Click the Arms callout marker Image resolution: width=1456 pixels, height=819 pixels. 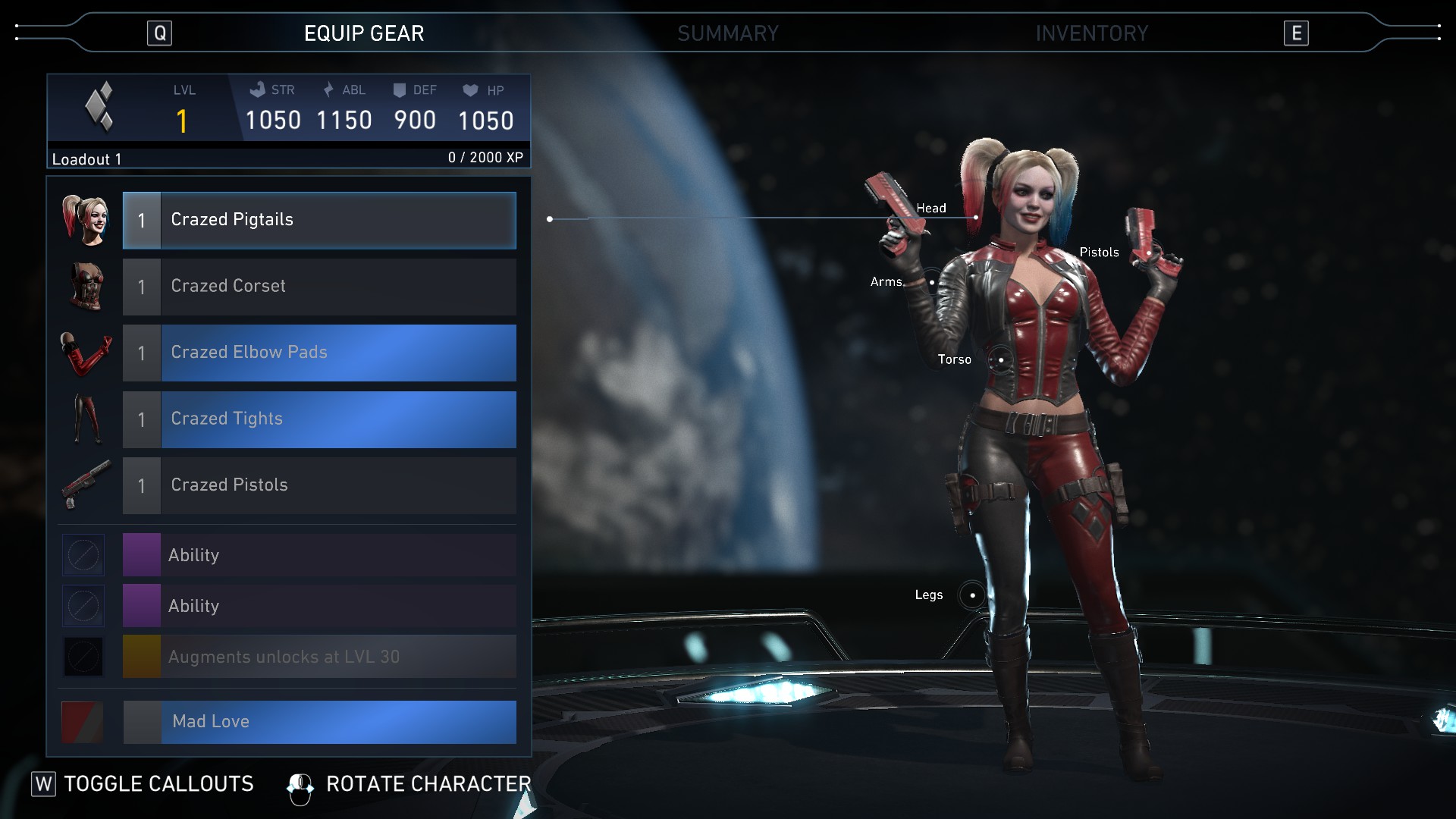tap(932, 282)
